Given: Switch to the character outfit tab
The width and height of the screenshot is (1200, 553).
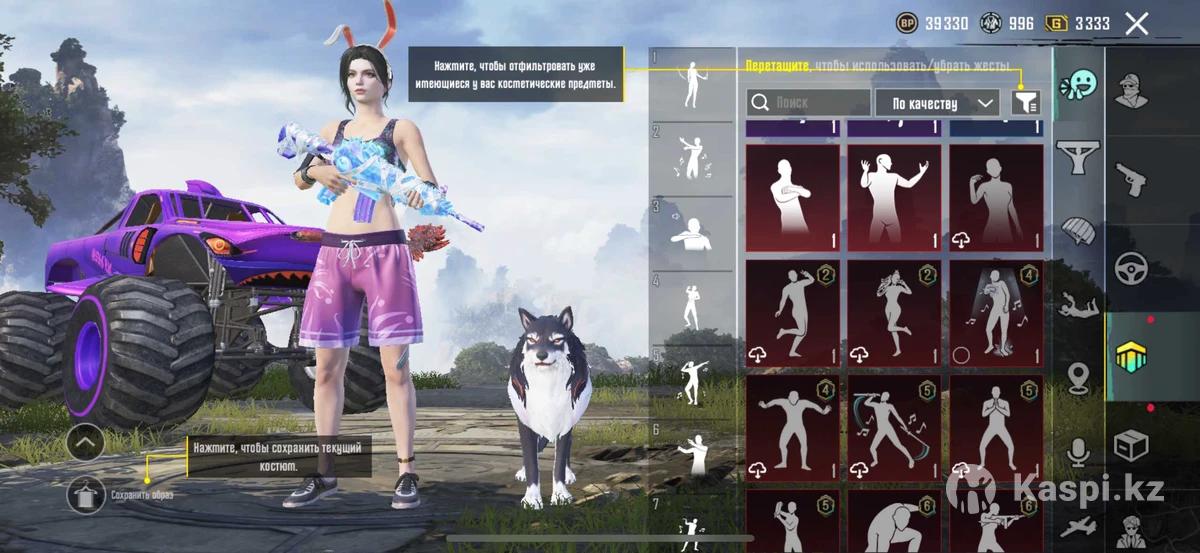Looking at the screenshot, I should click(x=1132, y=91).
